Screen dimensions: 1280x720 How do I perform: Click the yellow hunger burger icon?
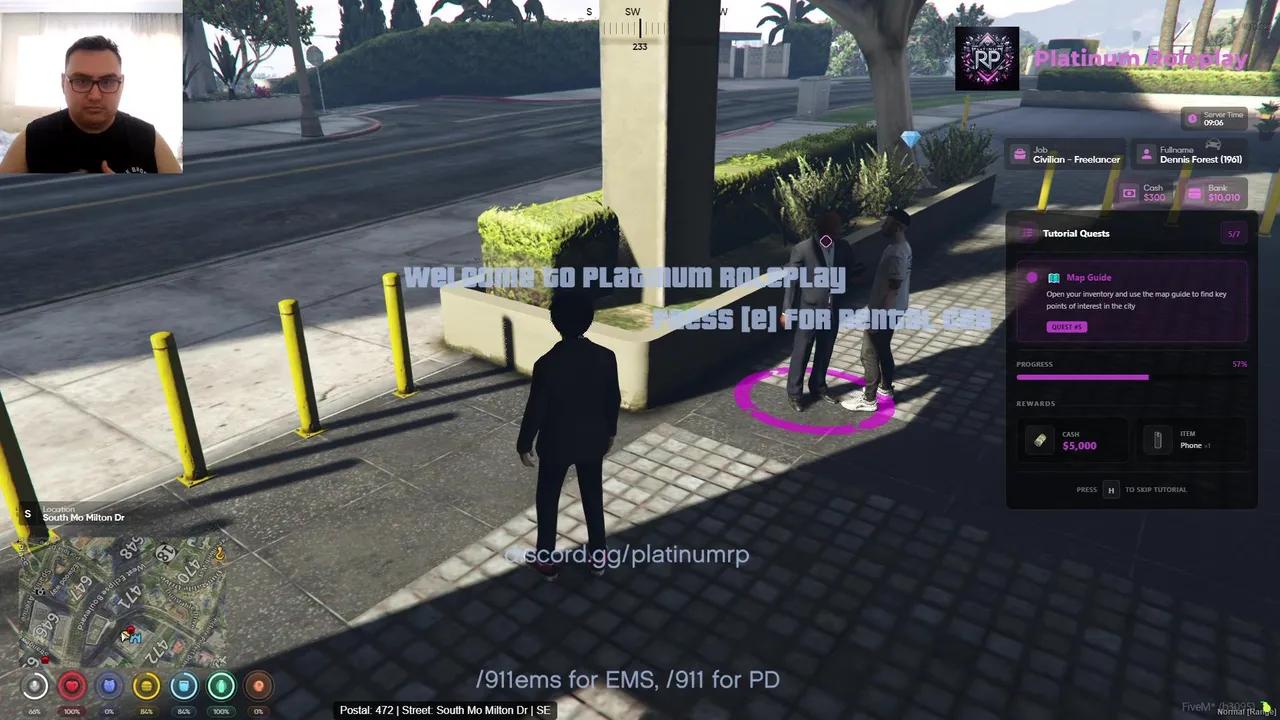click(x=146, y=685)
